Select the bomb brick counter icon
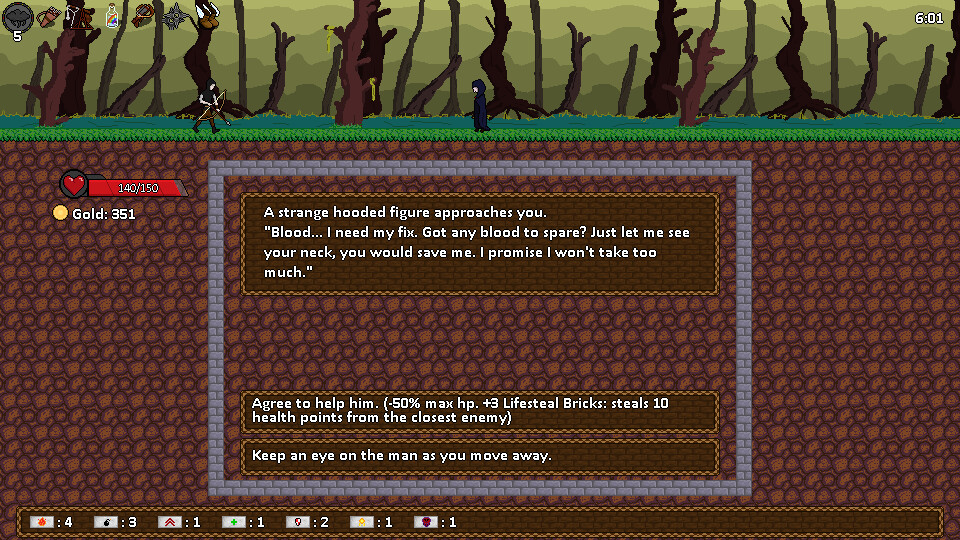 105,522
